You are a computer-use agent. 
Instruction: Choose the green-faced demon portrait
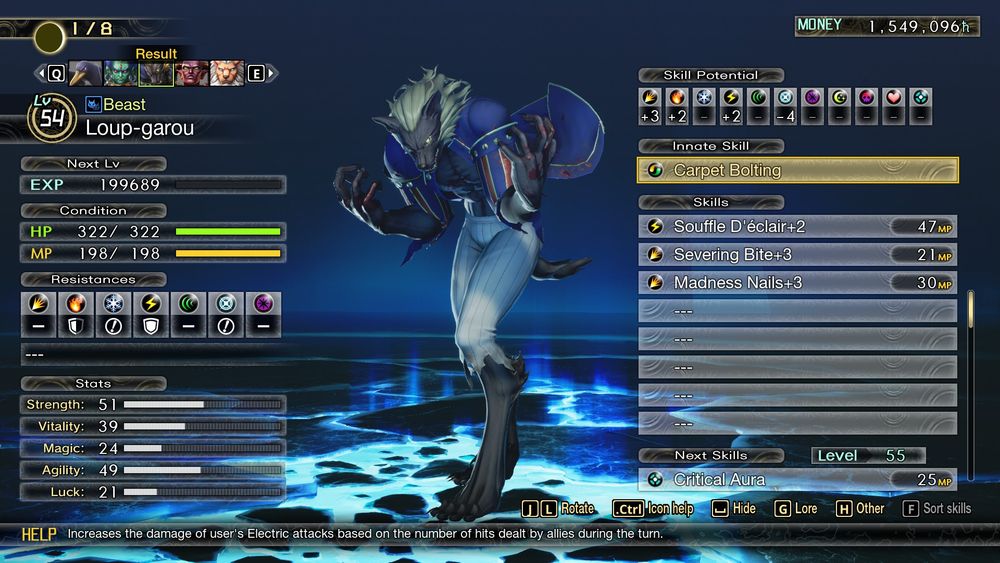(121, 73)
